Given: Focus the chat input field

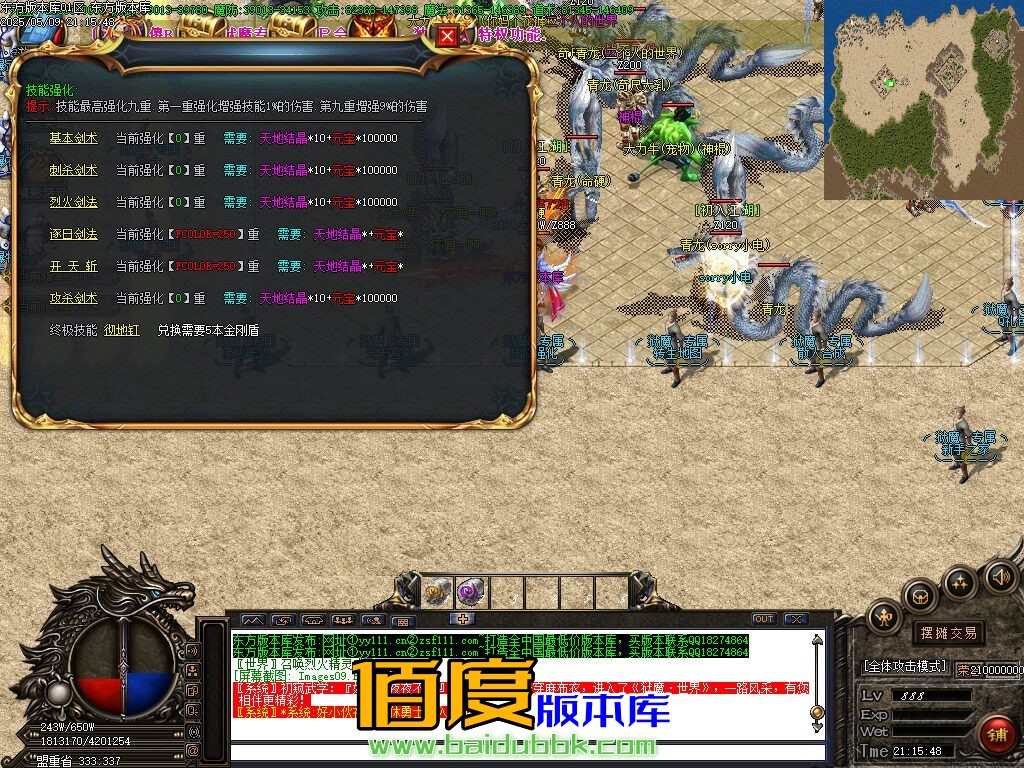Looking at the screenshot, I should tap(520, 753).
